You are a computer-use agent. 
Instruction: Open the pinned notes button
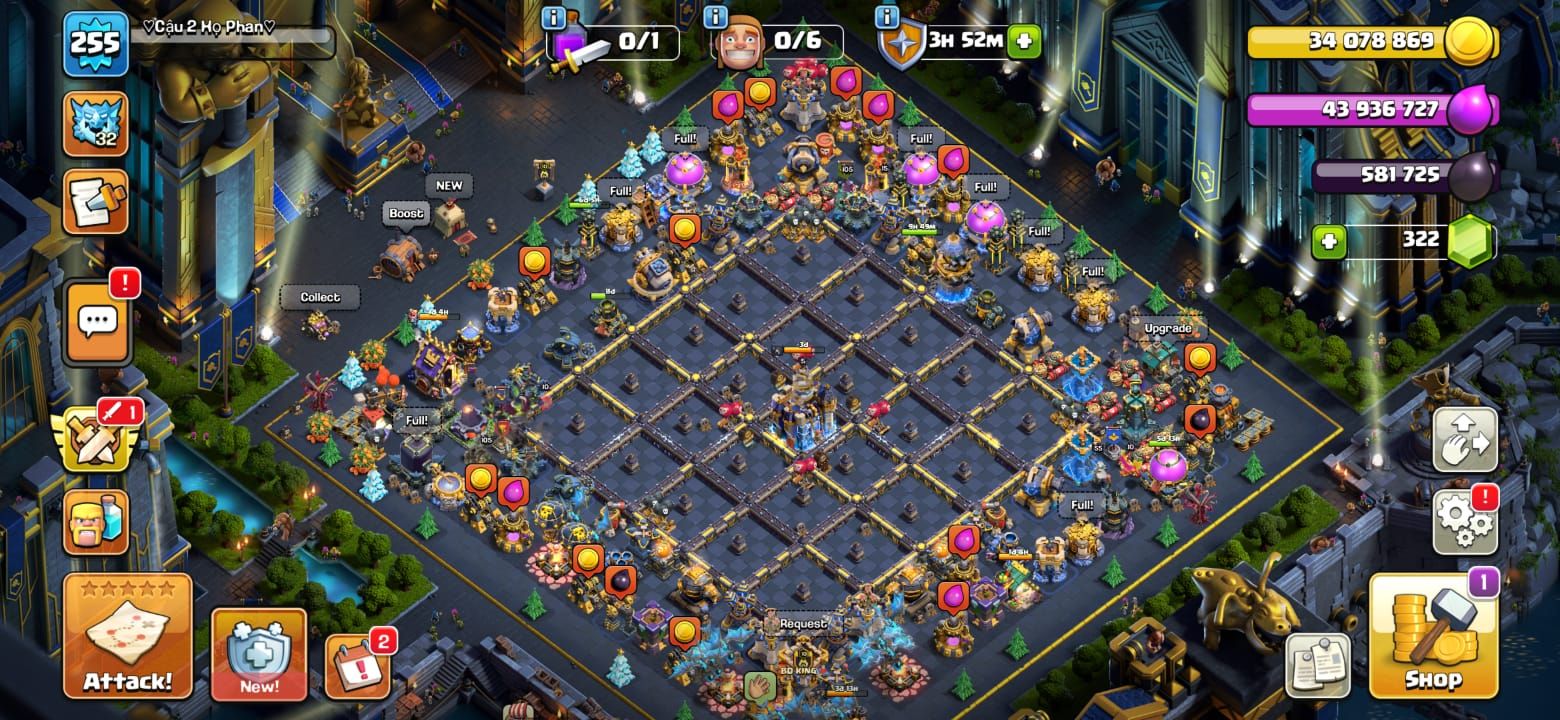1318,665
